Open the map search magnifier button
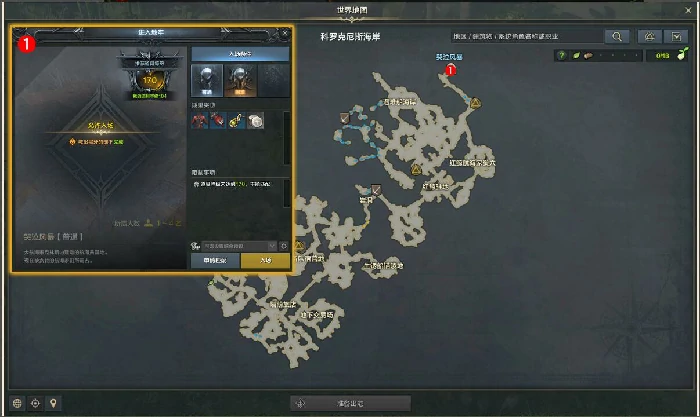 pos(617,36)
